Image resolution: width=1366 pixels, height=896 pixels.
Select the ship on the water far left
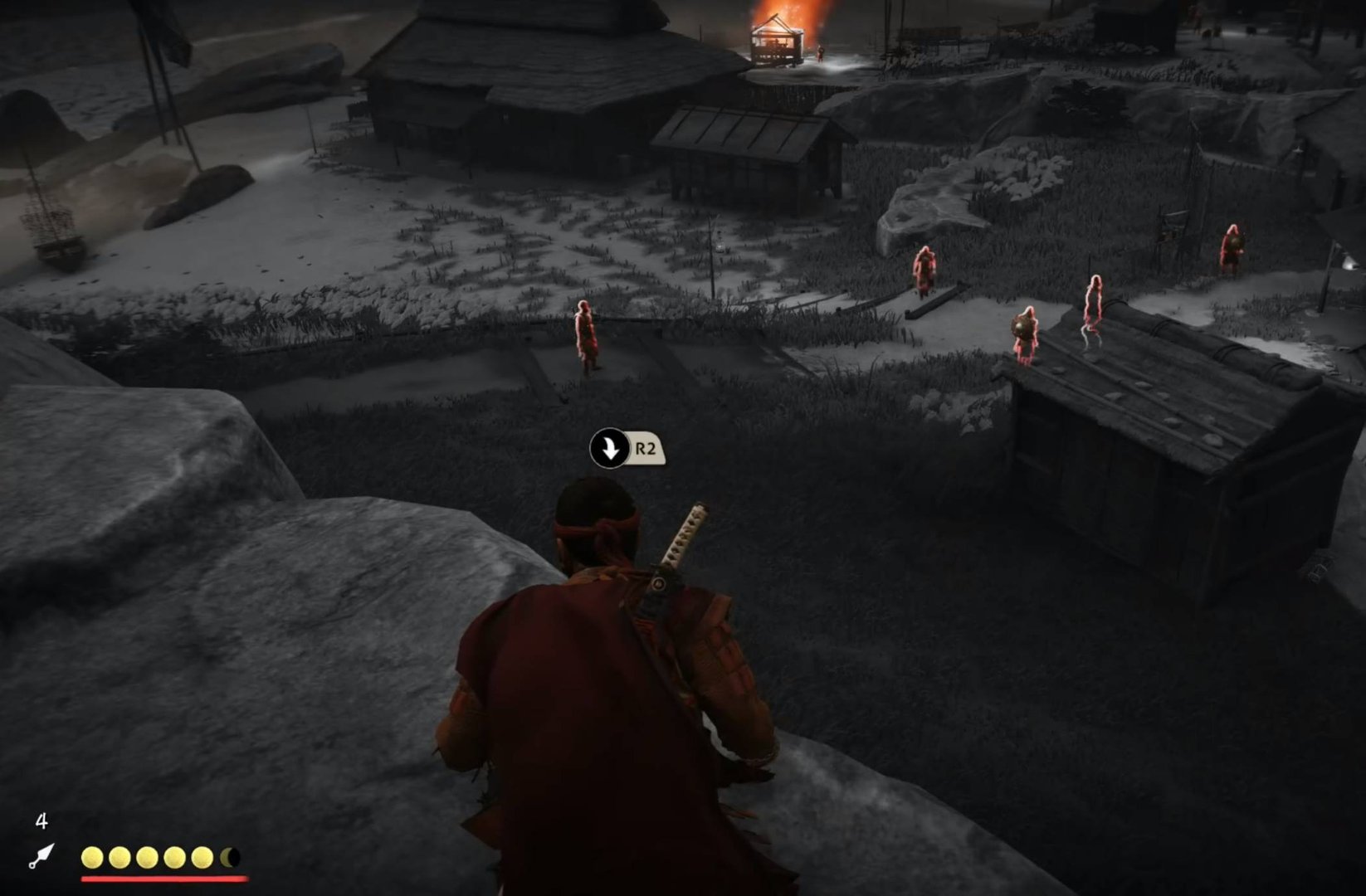(51, 236)
